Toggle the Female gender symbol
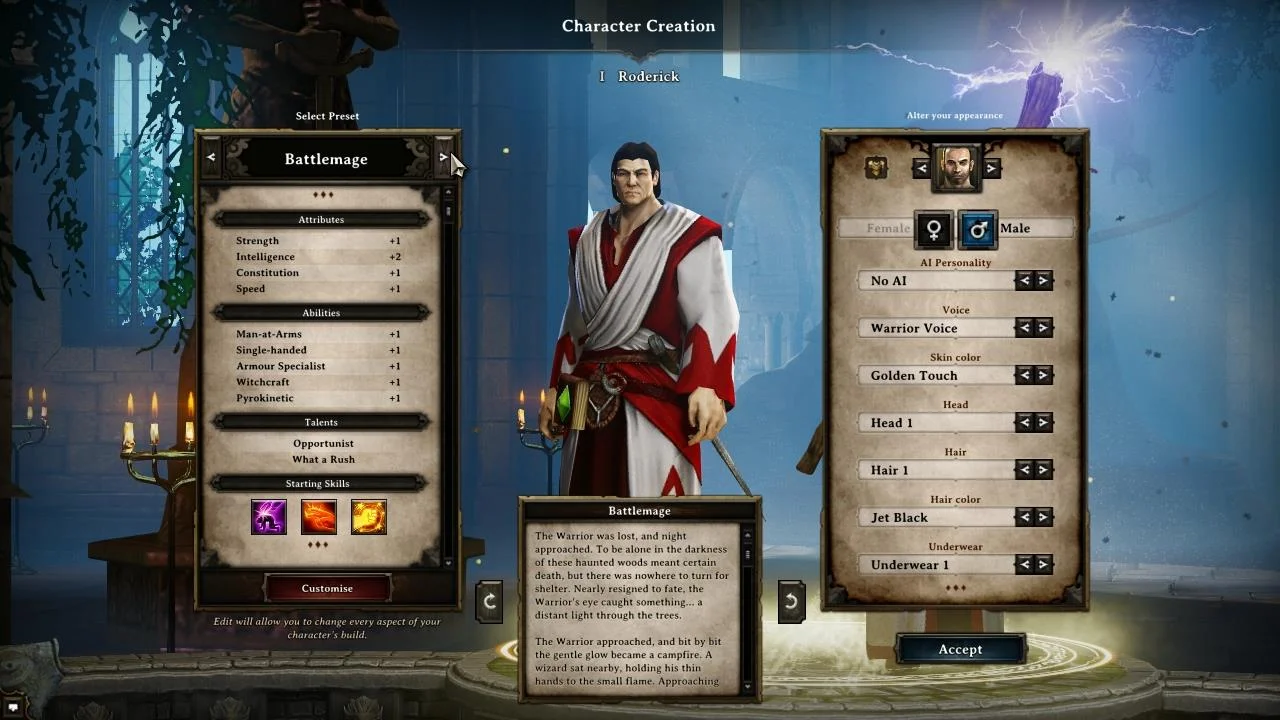The height and width of the screenshot is (720, 1280). [x=932, y=229]
